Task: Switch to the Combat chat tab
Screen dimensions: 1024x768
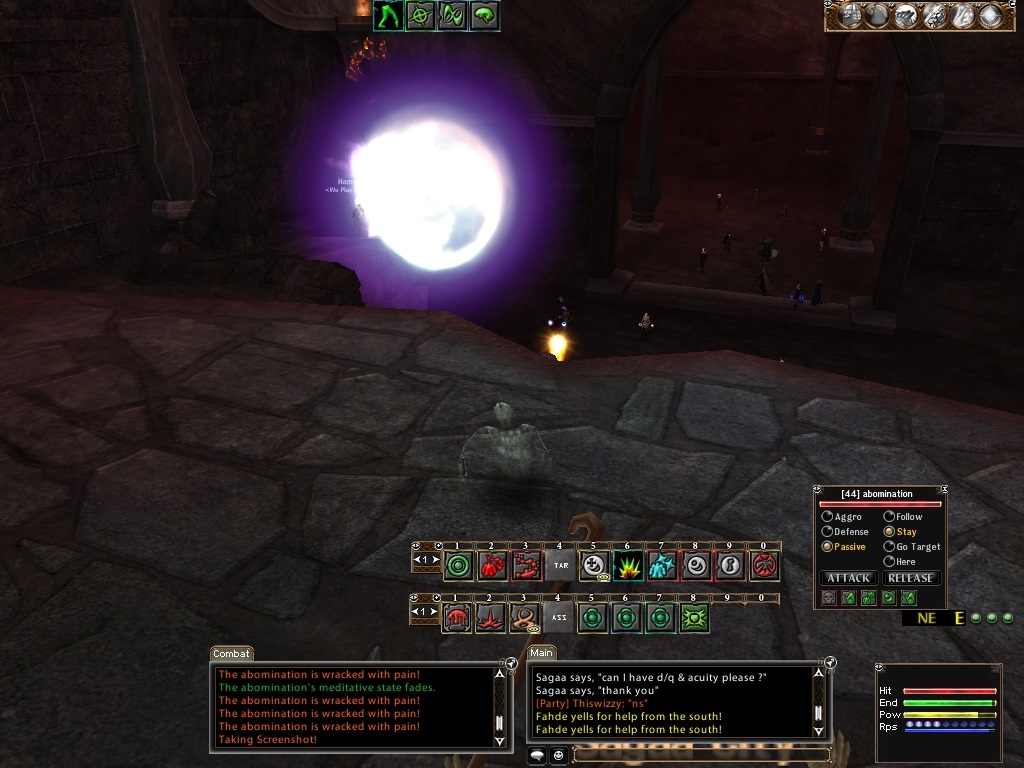Action: tap(231, 654)
